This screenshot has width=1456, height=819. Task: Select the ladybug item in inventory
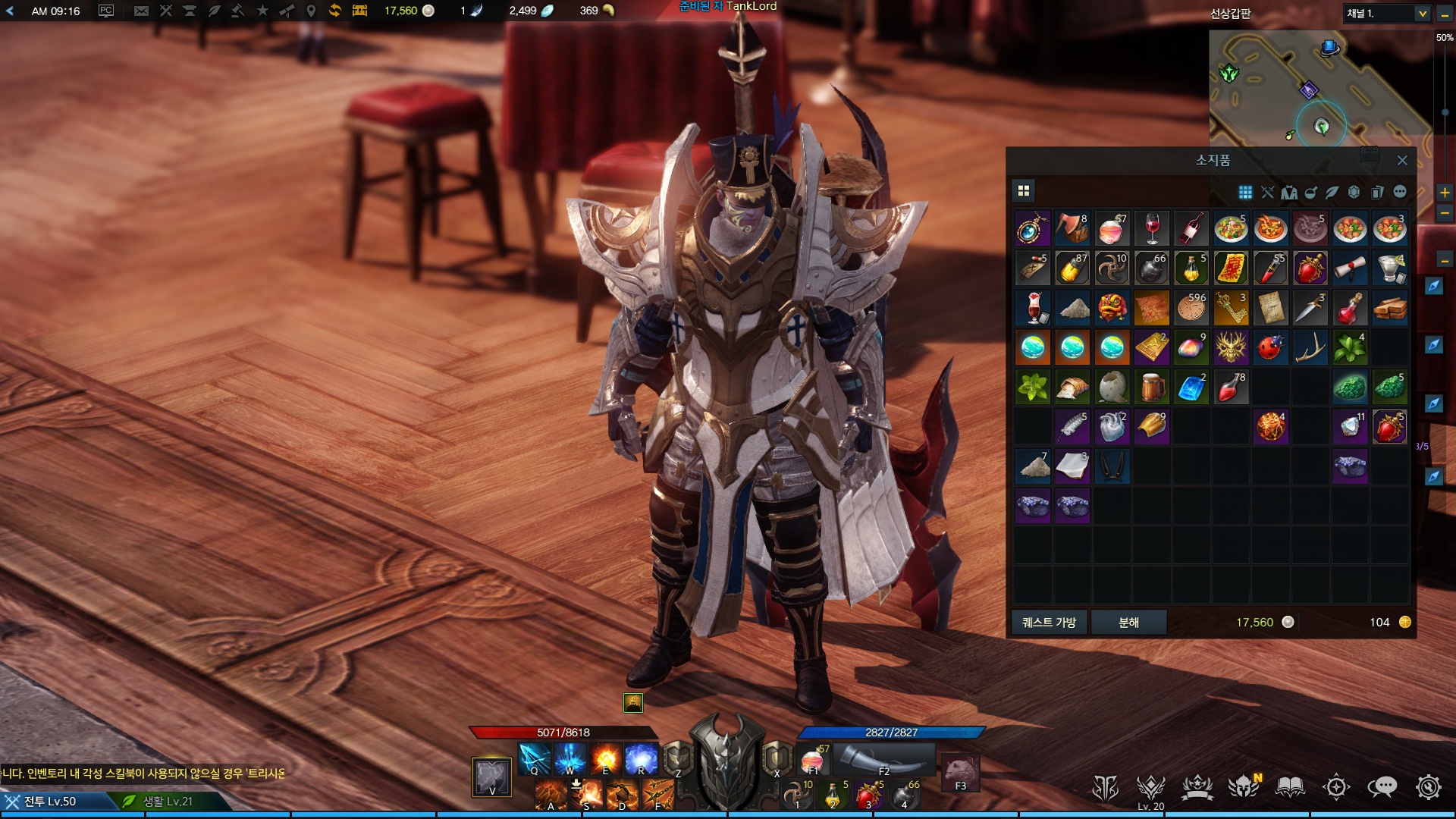pyautogui.click(x=1270, y=347)
